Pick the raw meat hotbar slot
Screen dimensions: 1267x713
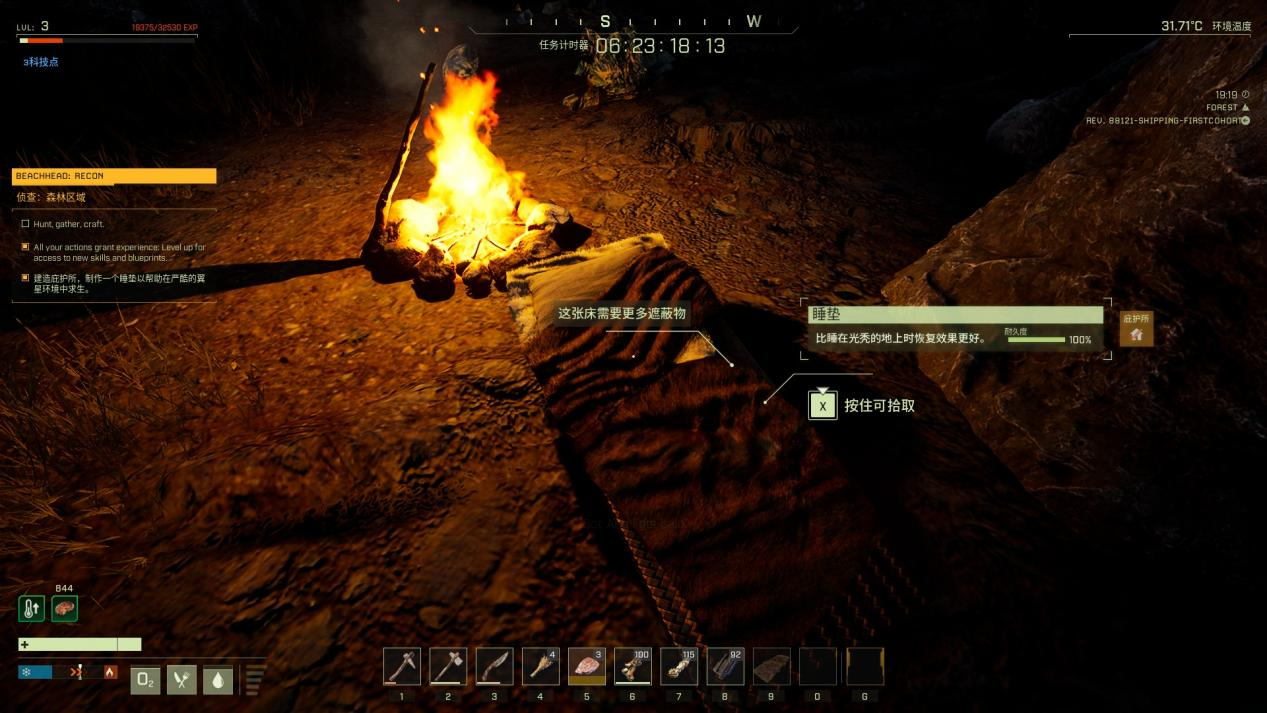[x=587, y=666]
